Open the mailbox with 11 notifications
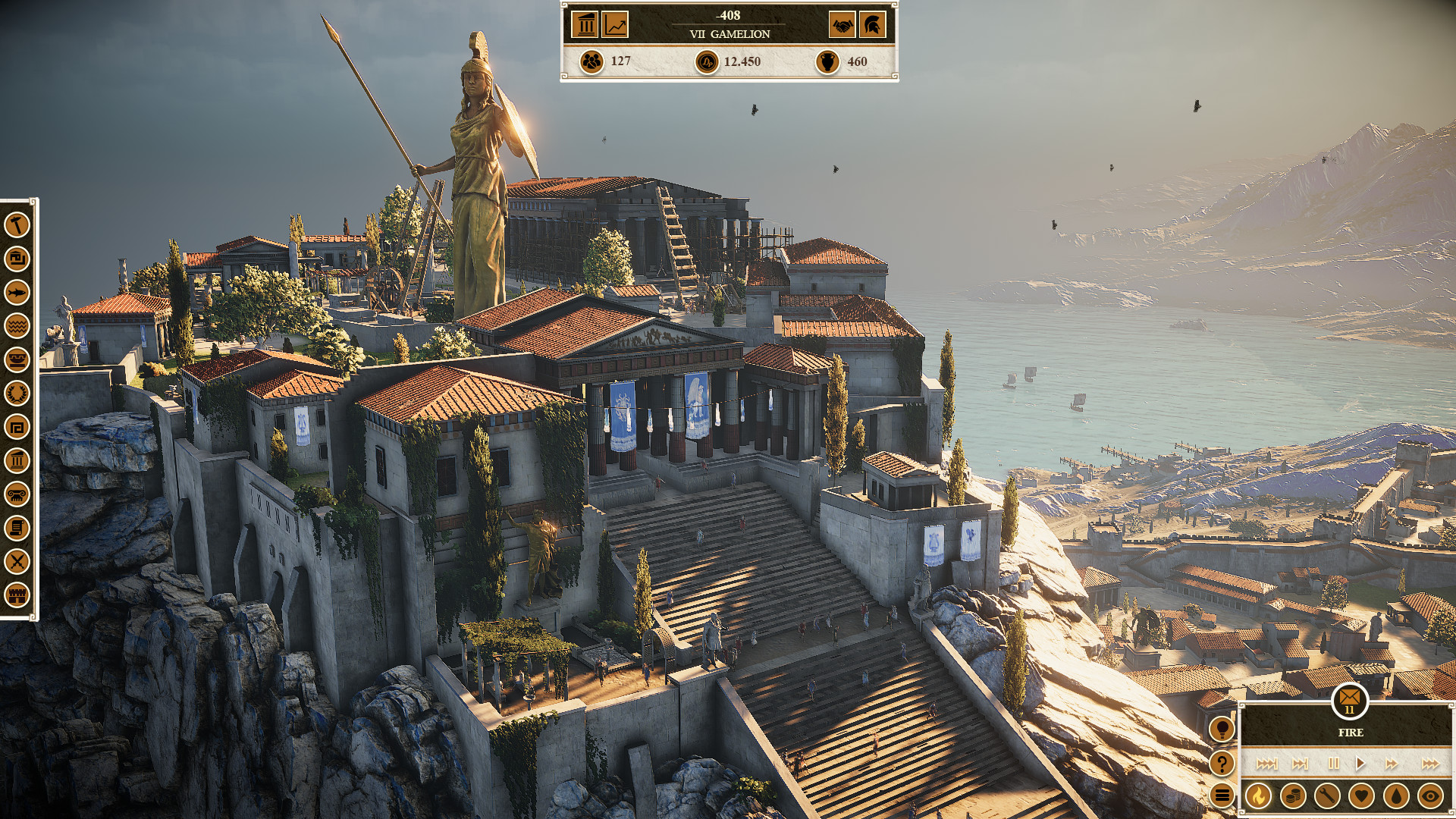Image resolution: width=1456 pixels, height=819 pixels. pos(1349,699)
